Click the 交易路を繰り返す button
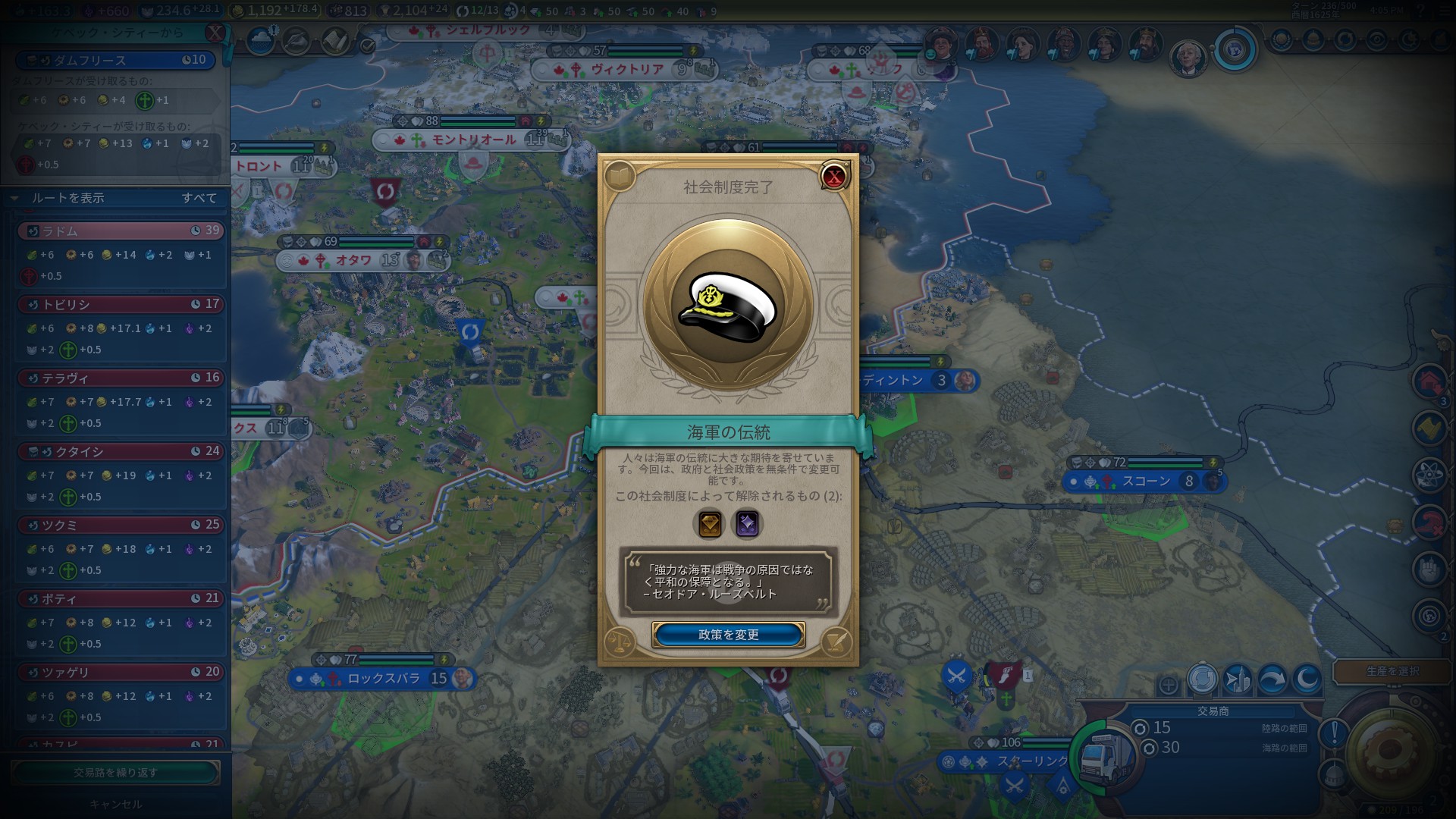Viewport: 1456px width, 819px height. (115, 773)
